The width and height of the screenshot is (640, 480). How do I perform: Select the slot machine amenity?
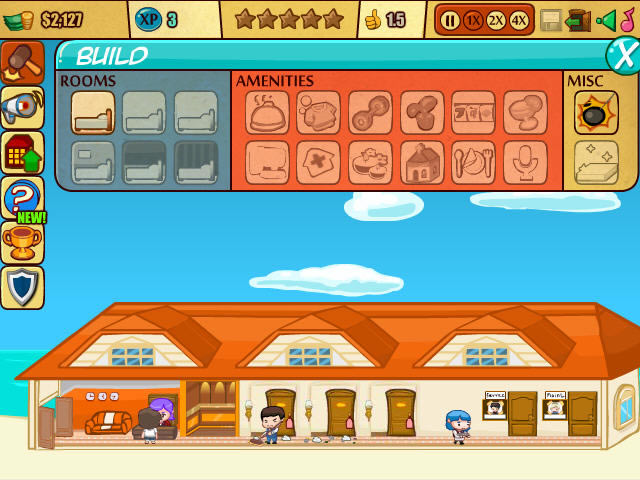click(x=473, y=113)
